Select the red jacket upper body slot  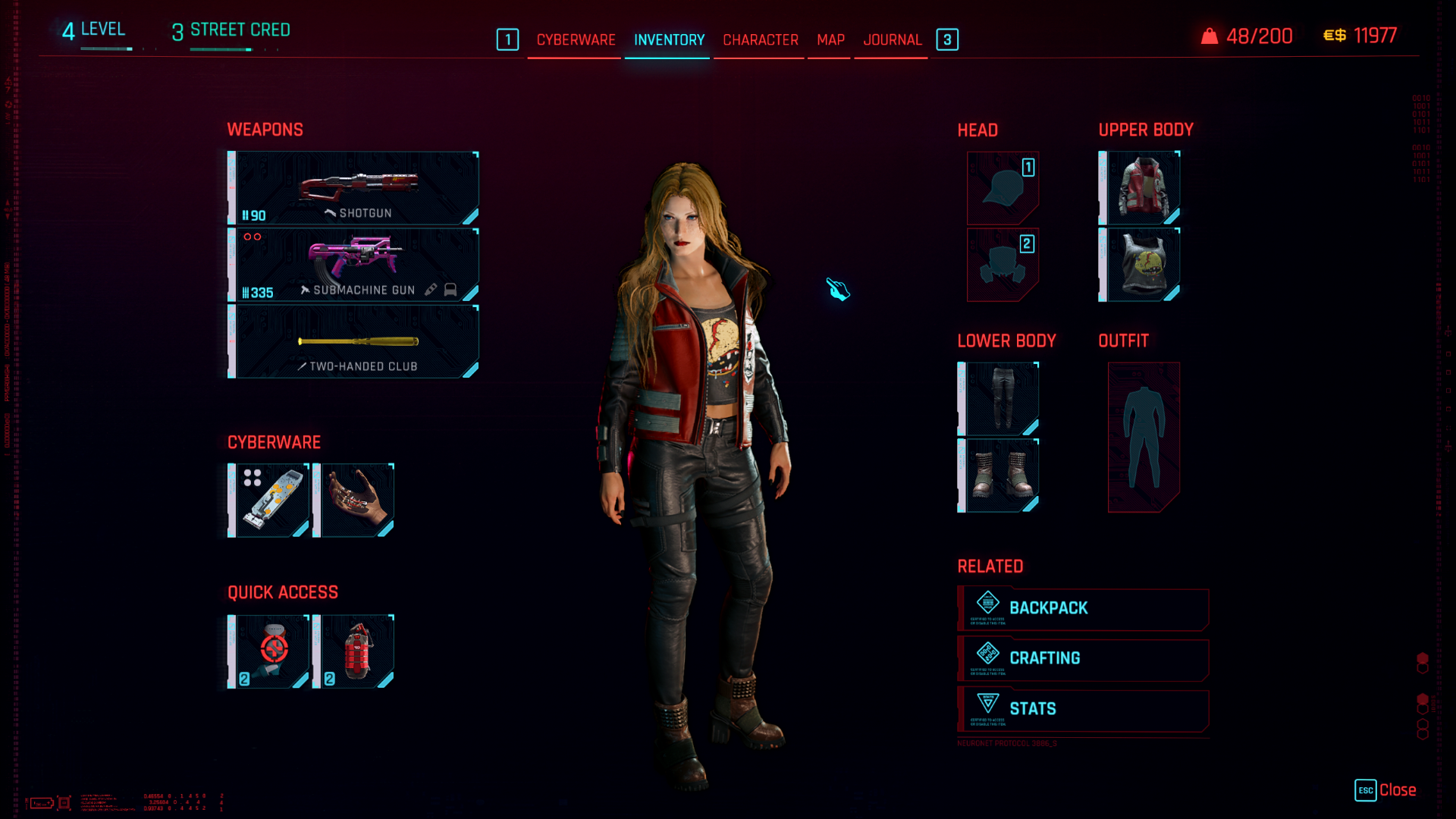pos(1141,188)
